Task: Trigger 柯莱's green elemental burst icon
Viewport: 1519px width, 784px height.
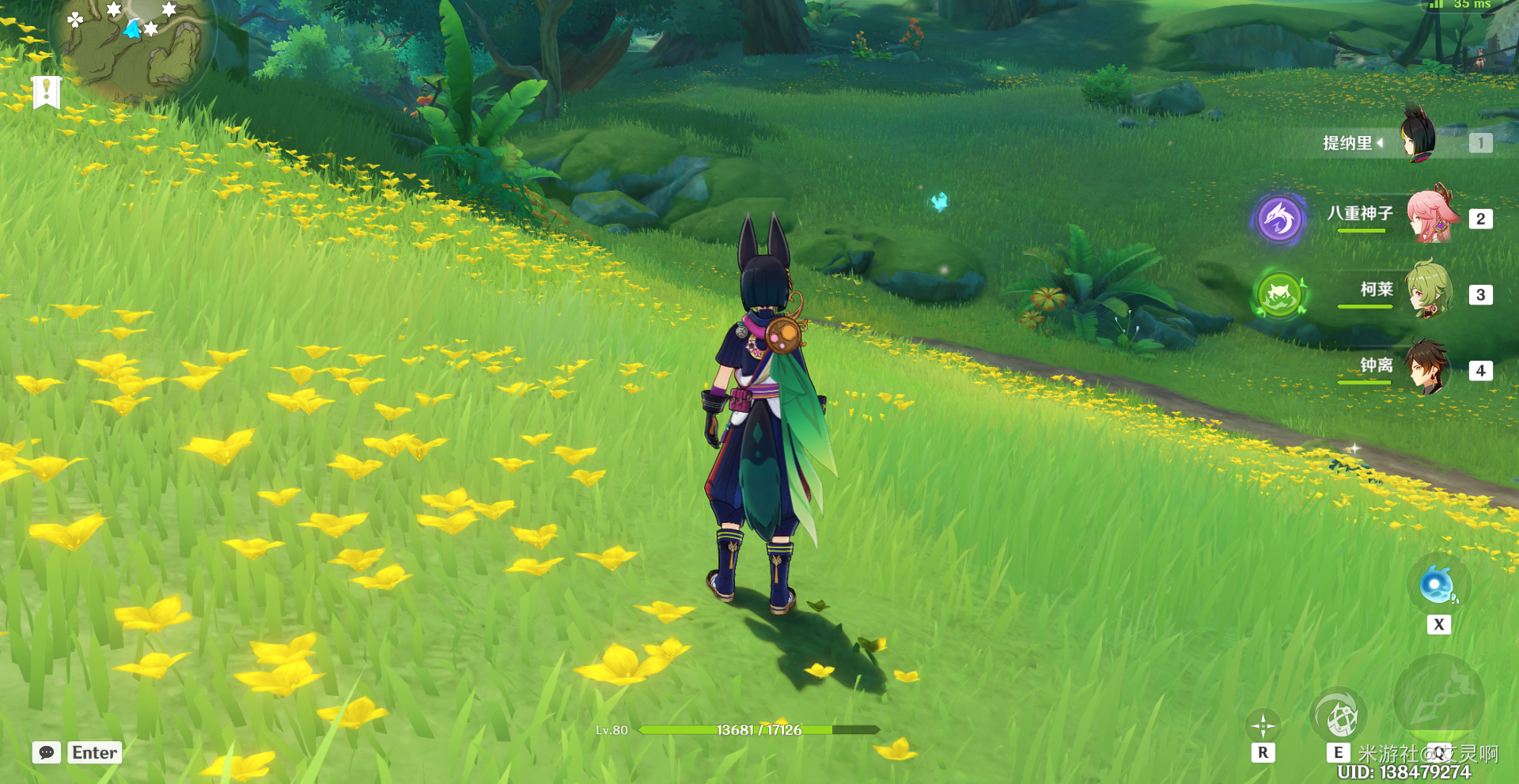Action: click(x=1279, y=295)
